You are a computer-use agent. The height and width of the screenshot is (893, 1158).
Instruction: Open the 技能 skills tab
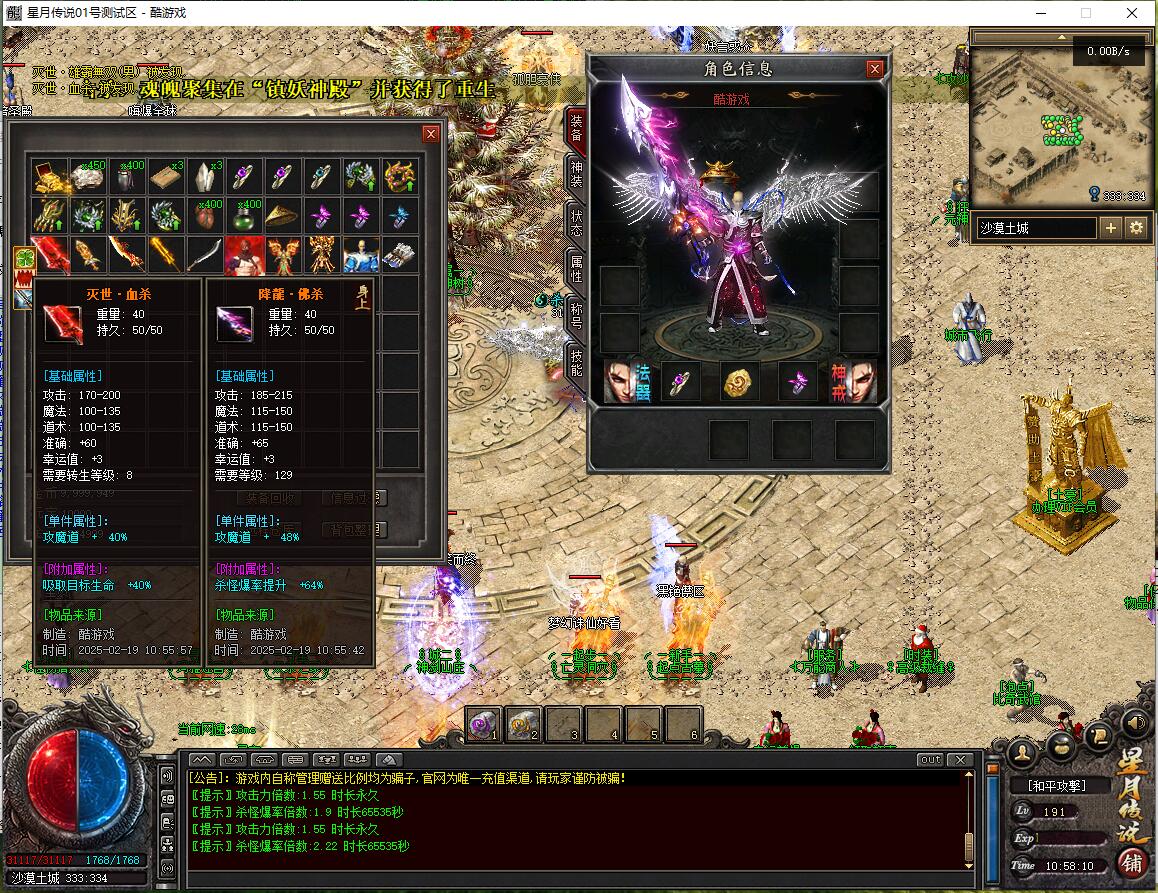pos(576,362)
